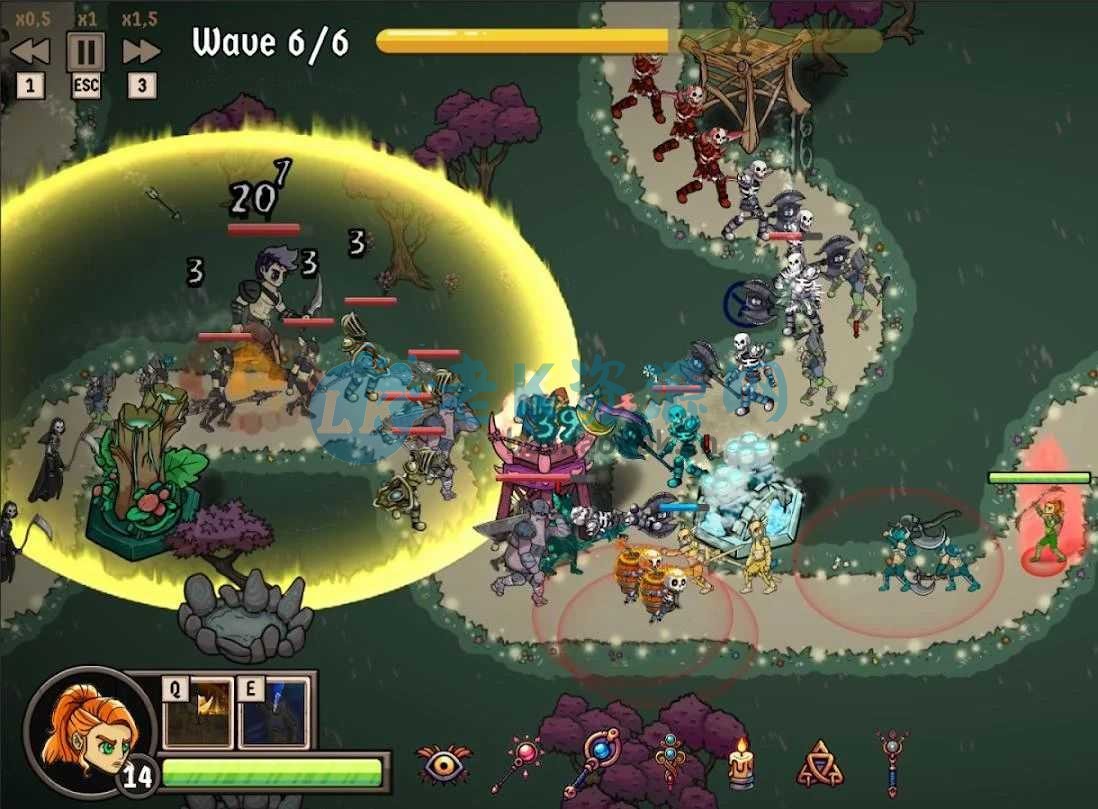Use the winged eye item
The image size is (1098, 809).
pos(443,765)
